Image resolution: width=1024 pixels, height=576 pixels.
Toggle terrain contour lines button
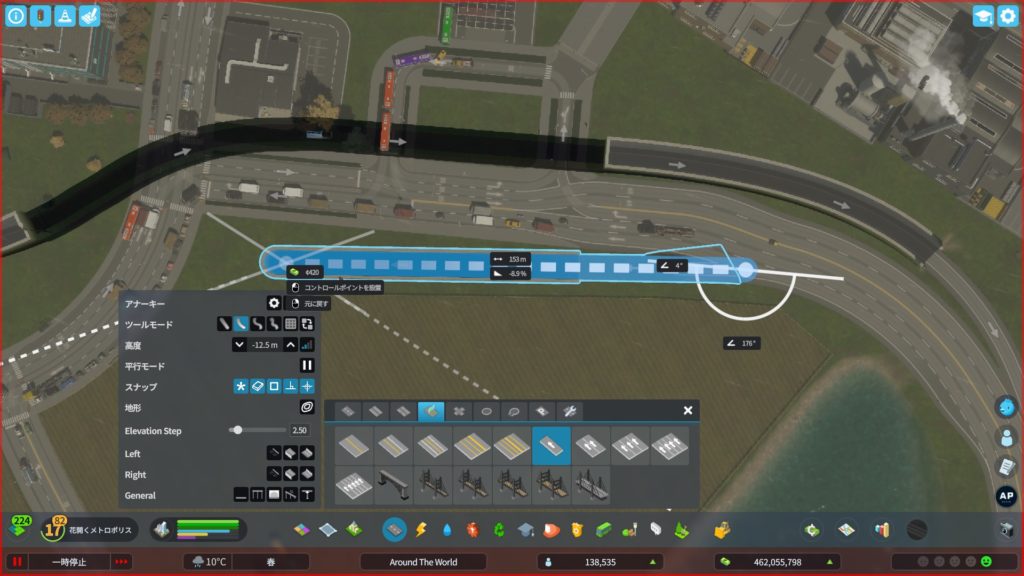point(307,407)
